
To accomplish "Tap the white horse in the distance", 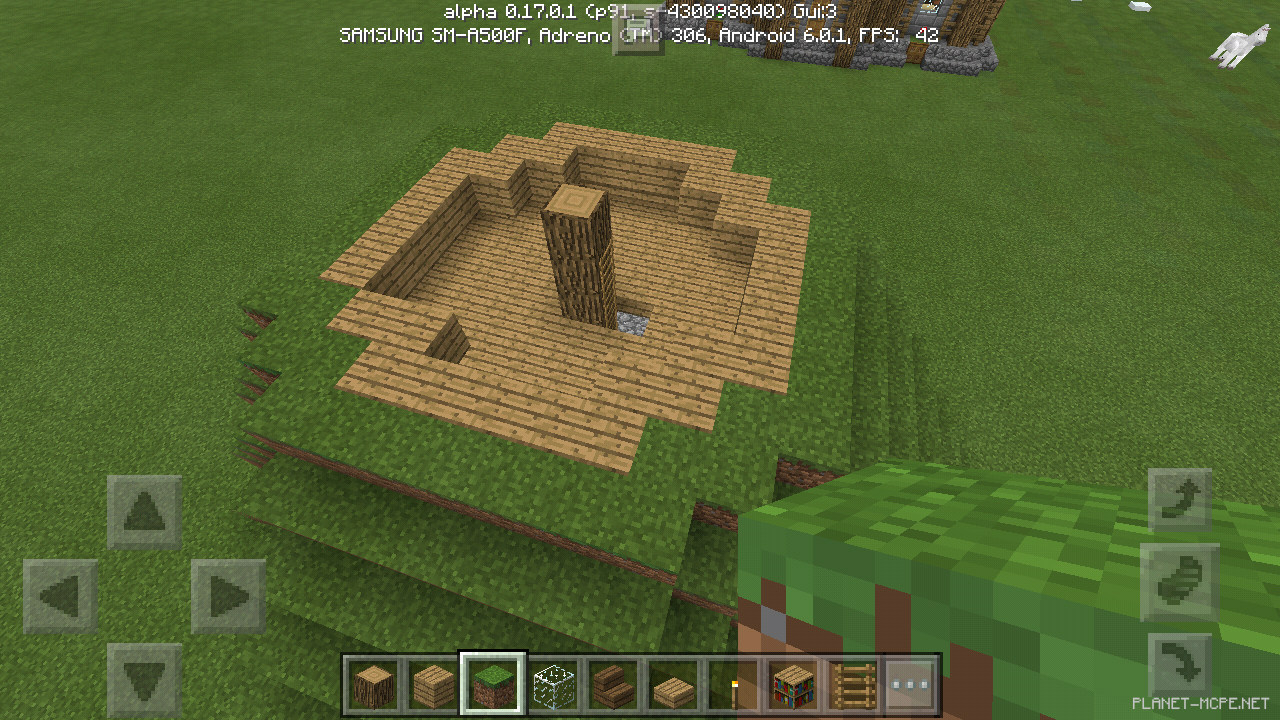I will coord(1243,40).
